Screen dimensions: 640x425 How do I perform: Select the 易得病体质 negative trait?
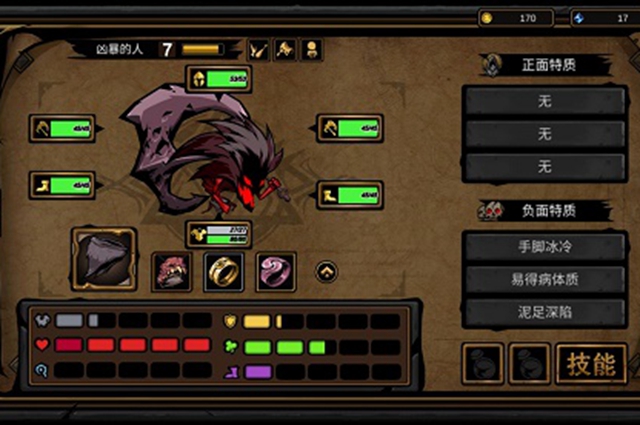pyautogui.click(x=545, y=278)
